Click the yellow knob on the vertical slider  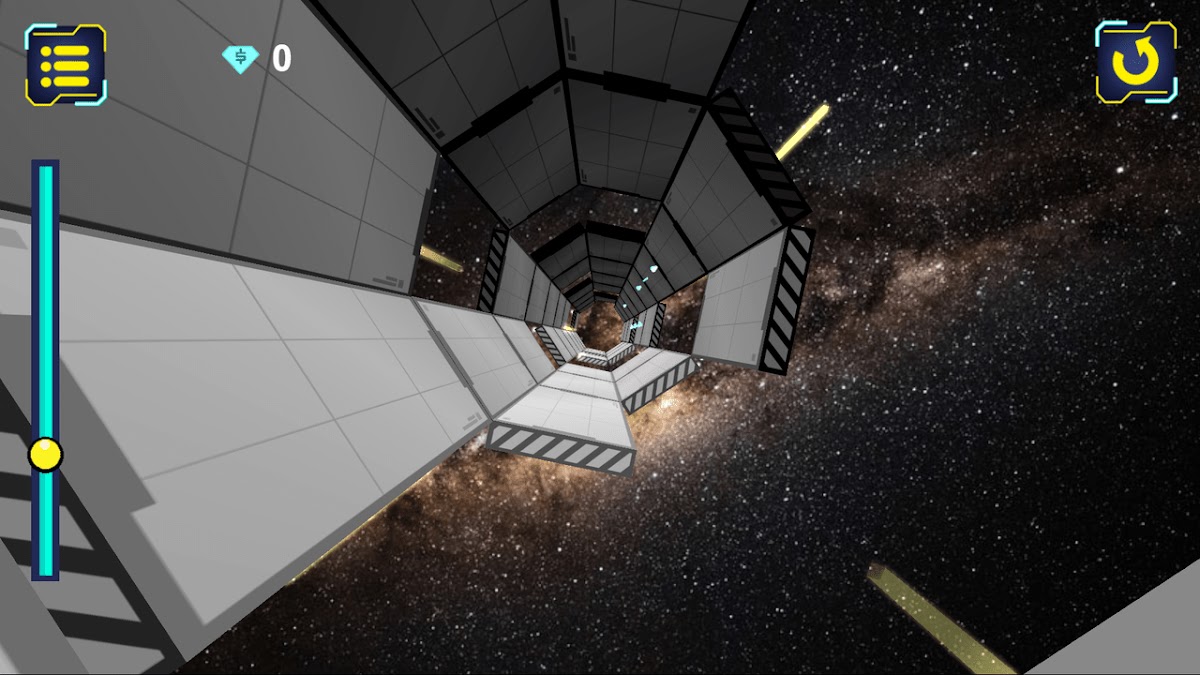pos(45,454)
